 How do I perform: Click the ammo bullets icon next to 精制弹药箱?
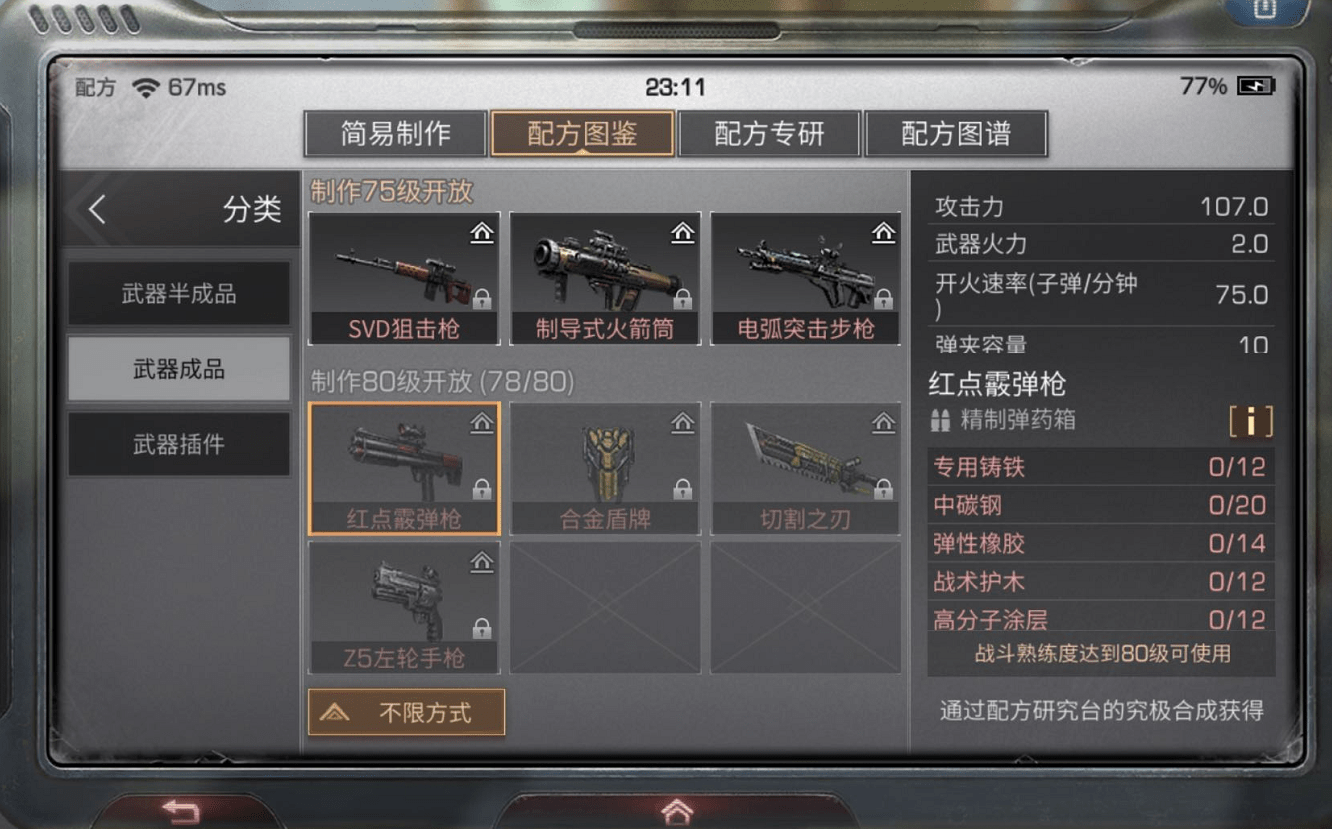click(941, 422)
